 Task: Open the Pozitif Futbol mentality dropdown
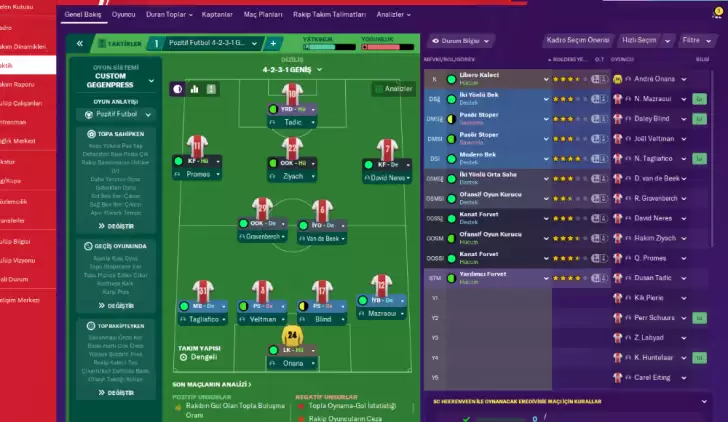point(109,115)
